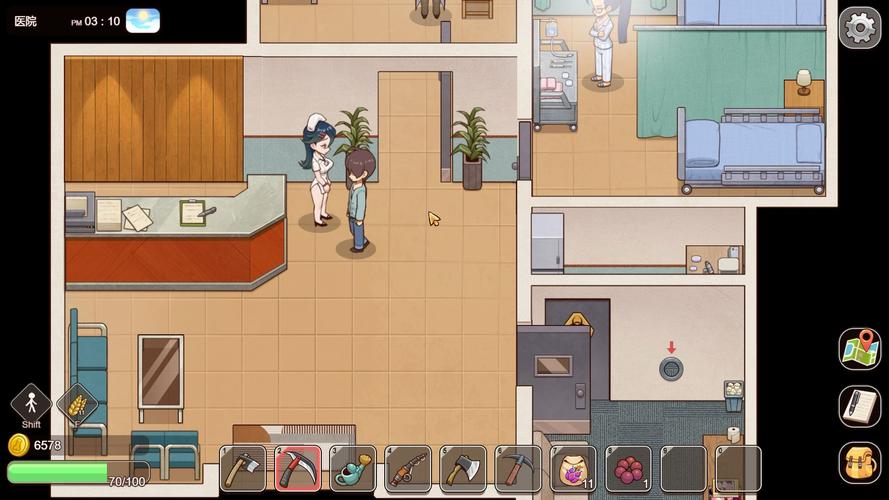Select the hoe in the first hotbar slot
This screenshot has width=889, height=500.
(243, 468)
